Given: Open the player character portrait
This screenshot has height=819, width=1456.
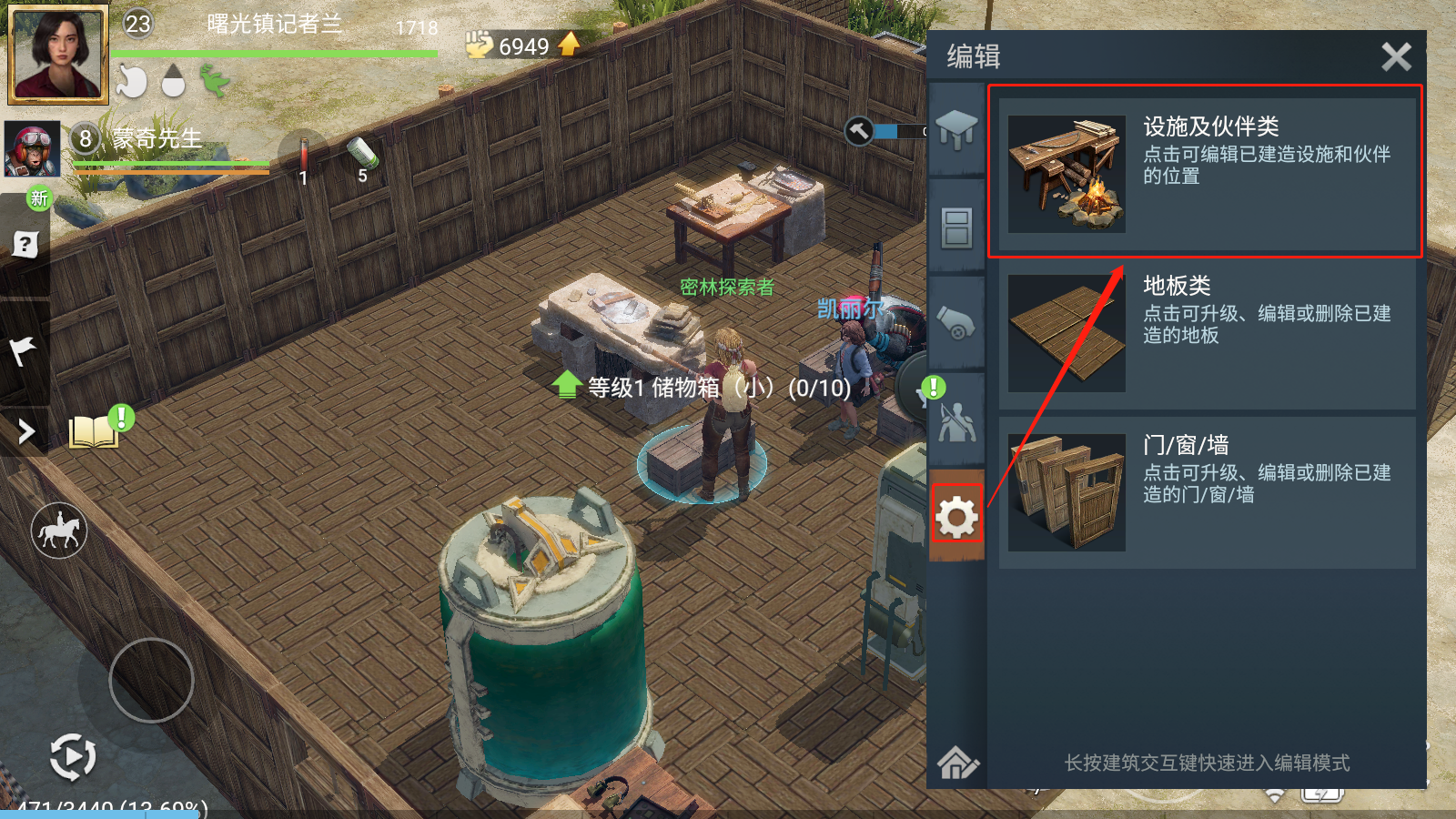Looking at the screenshot, I should click(57, 53).
